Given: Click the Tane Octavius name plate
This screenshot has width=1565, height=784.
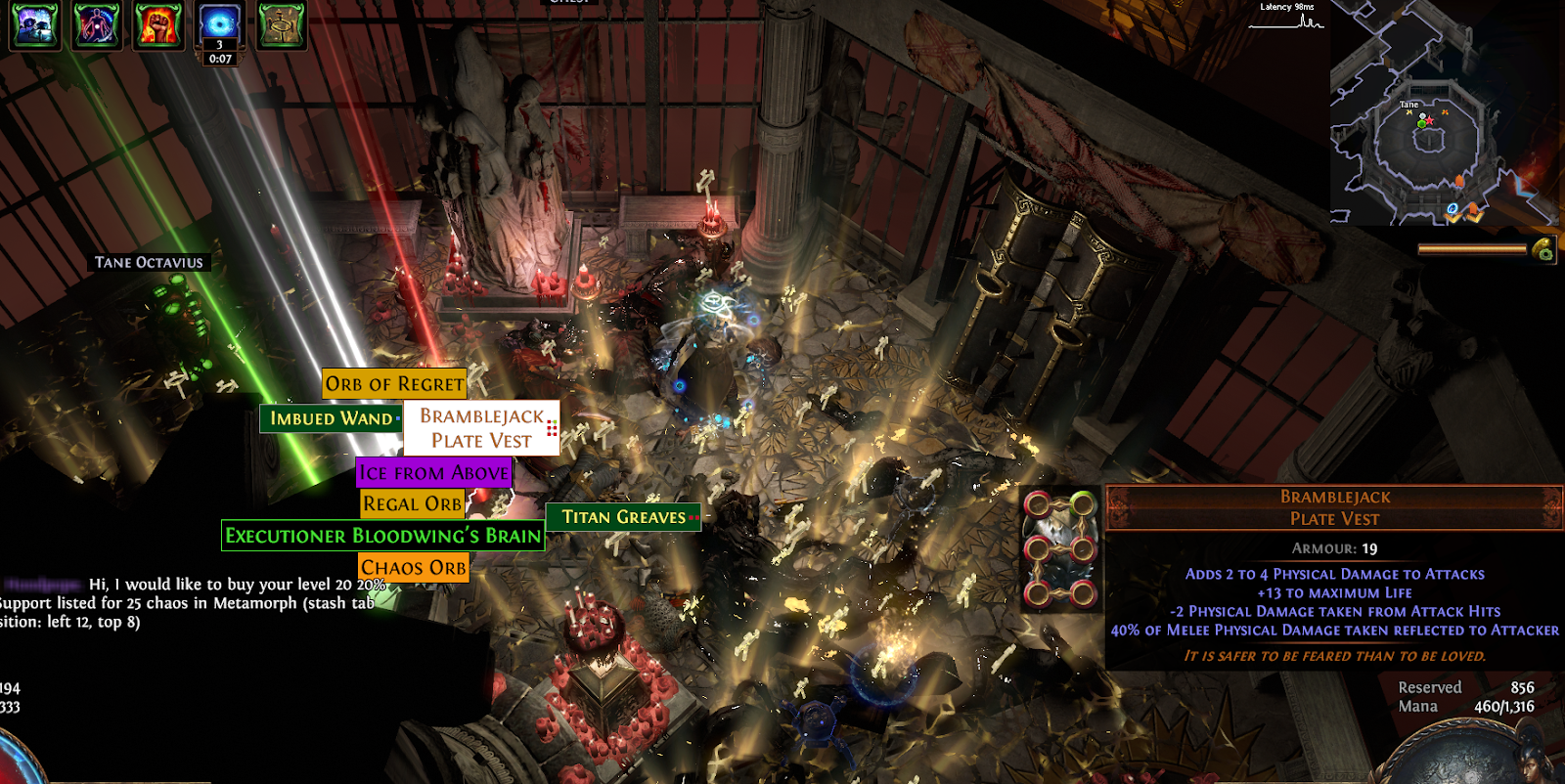Looking at the screenshot, I should pyautogui.click(x=149, y=262).
